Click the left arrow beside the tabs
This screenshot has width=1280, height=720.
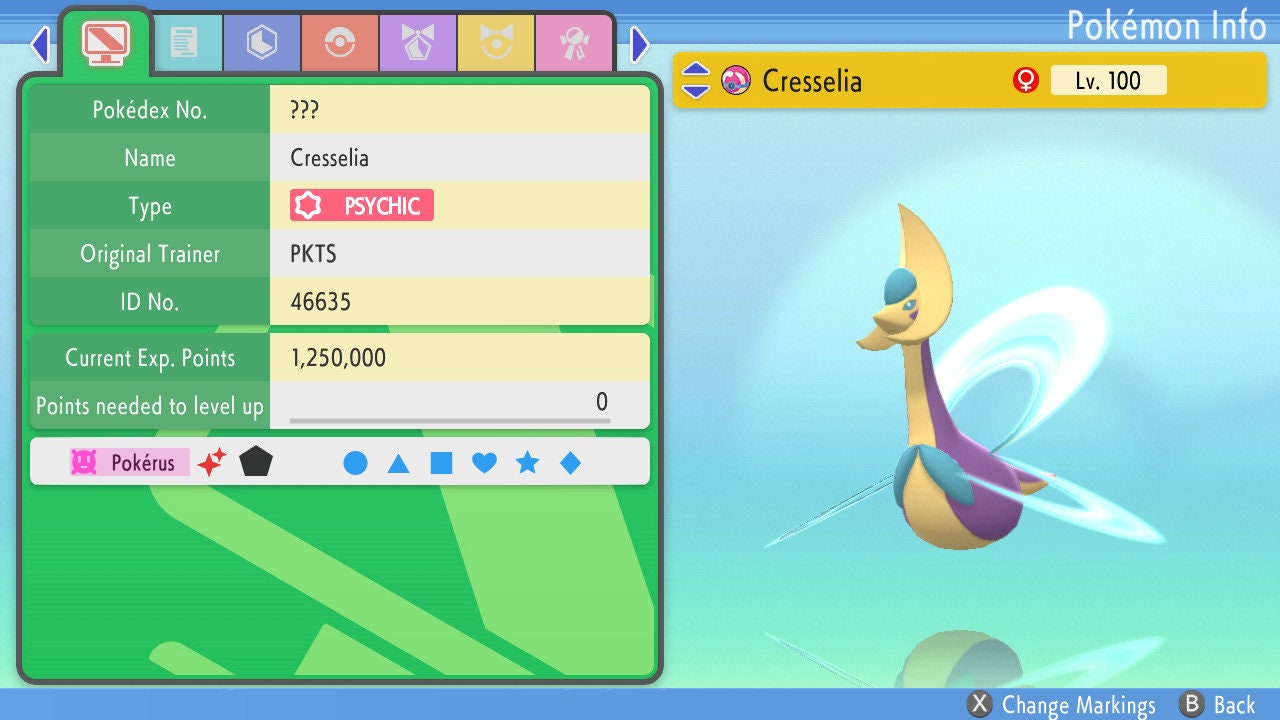(40, 44)
